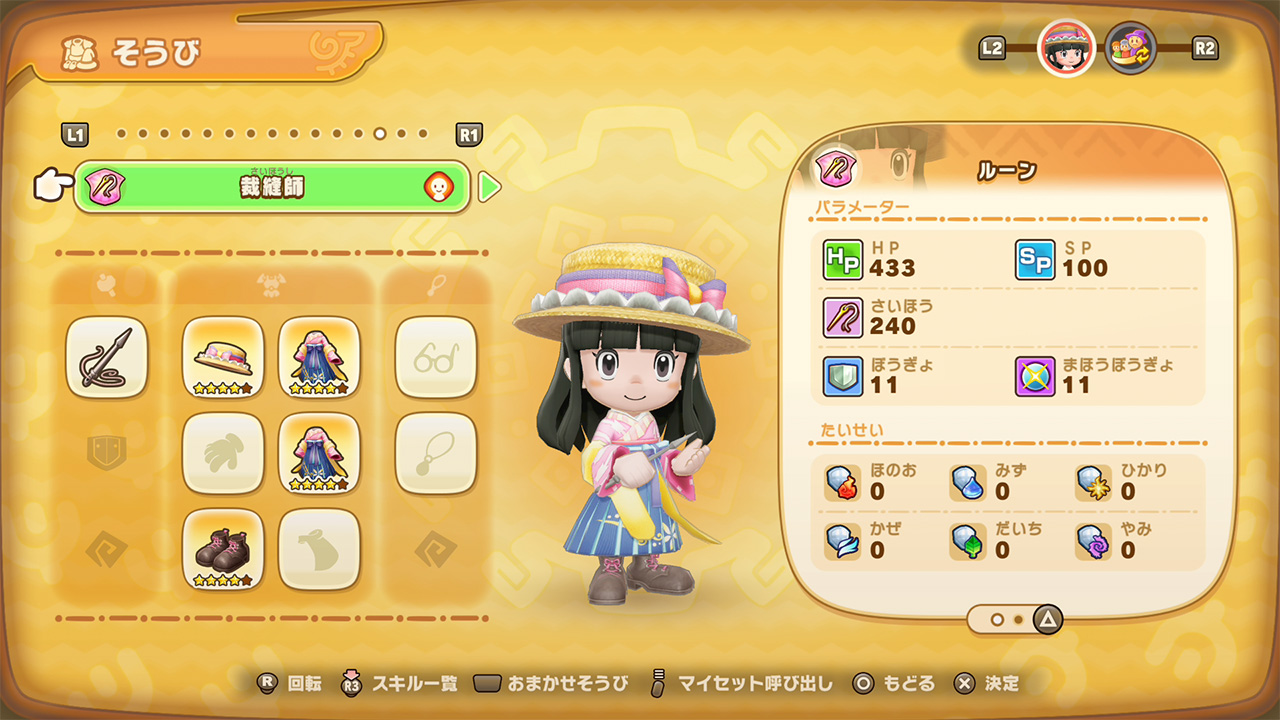Select the 裁縫師 class name banner
This screenshot has height=720, width=1280.
[x=272, y=187]
